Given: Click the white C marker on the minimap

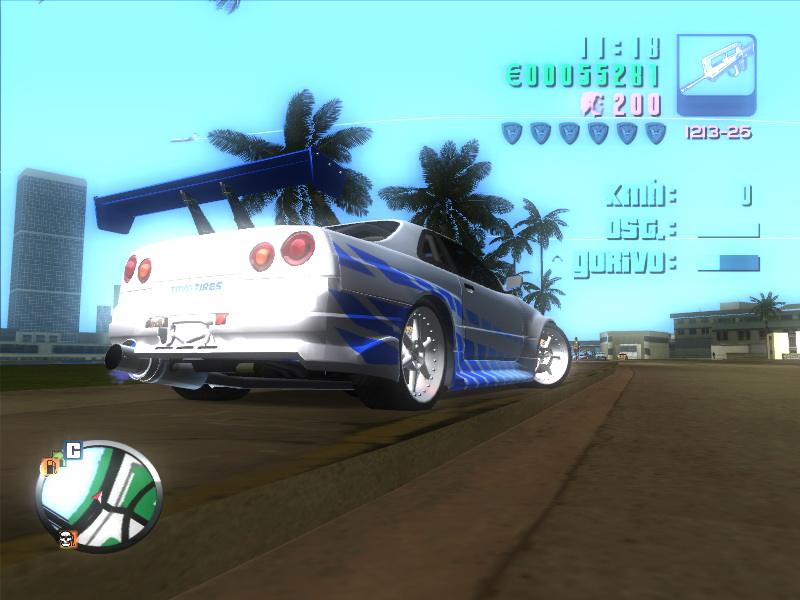Looking at the screenshot, I should click(x=73, y=449).
